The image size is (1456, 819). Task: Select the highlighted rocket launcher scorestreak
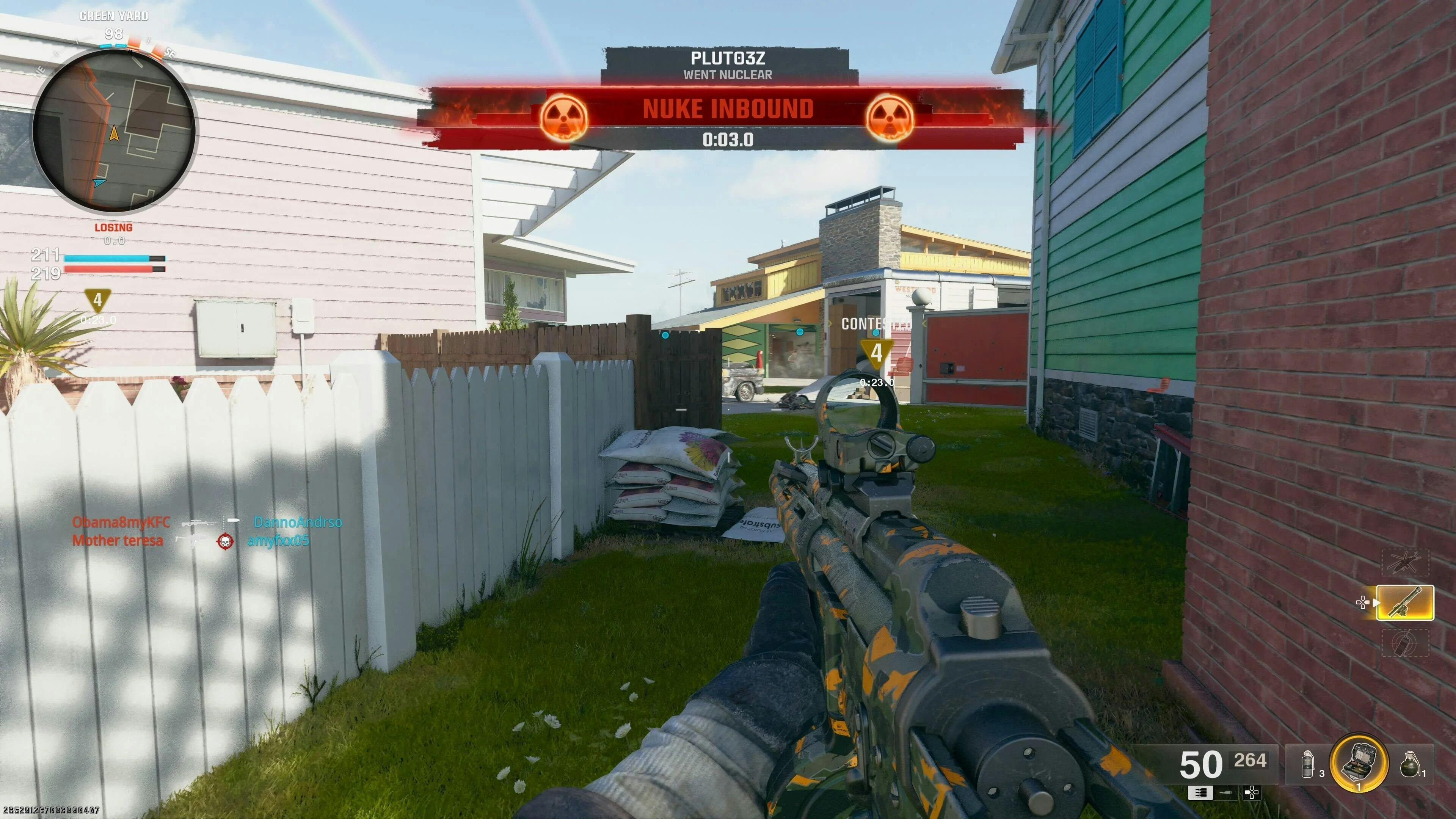point(1404,602)
